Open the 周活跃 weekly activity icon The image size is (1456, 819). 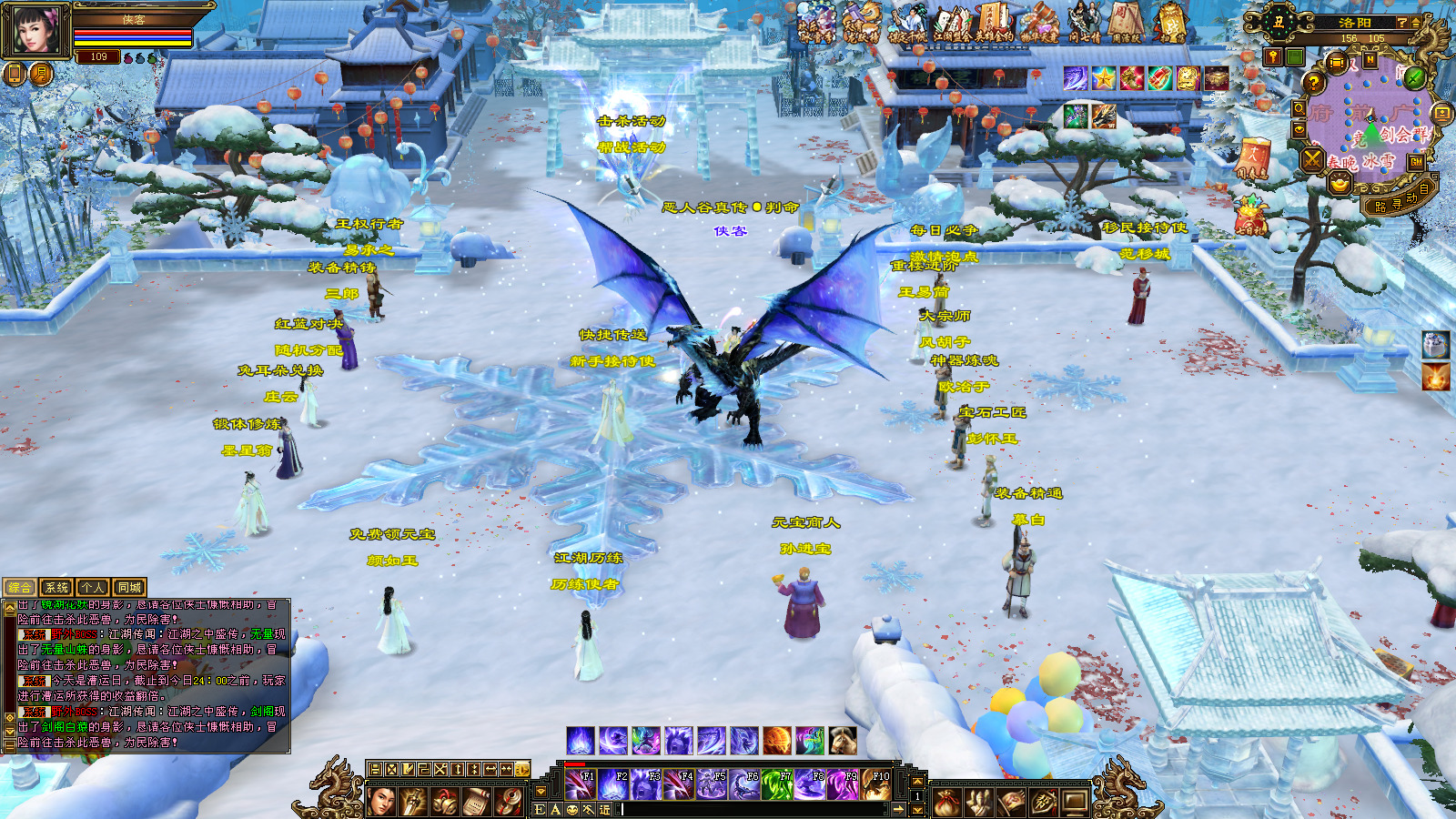[x=1126, y=23]
